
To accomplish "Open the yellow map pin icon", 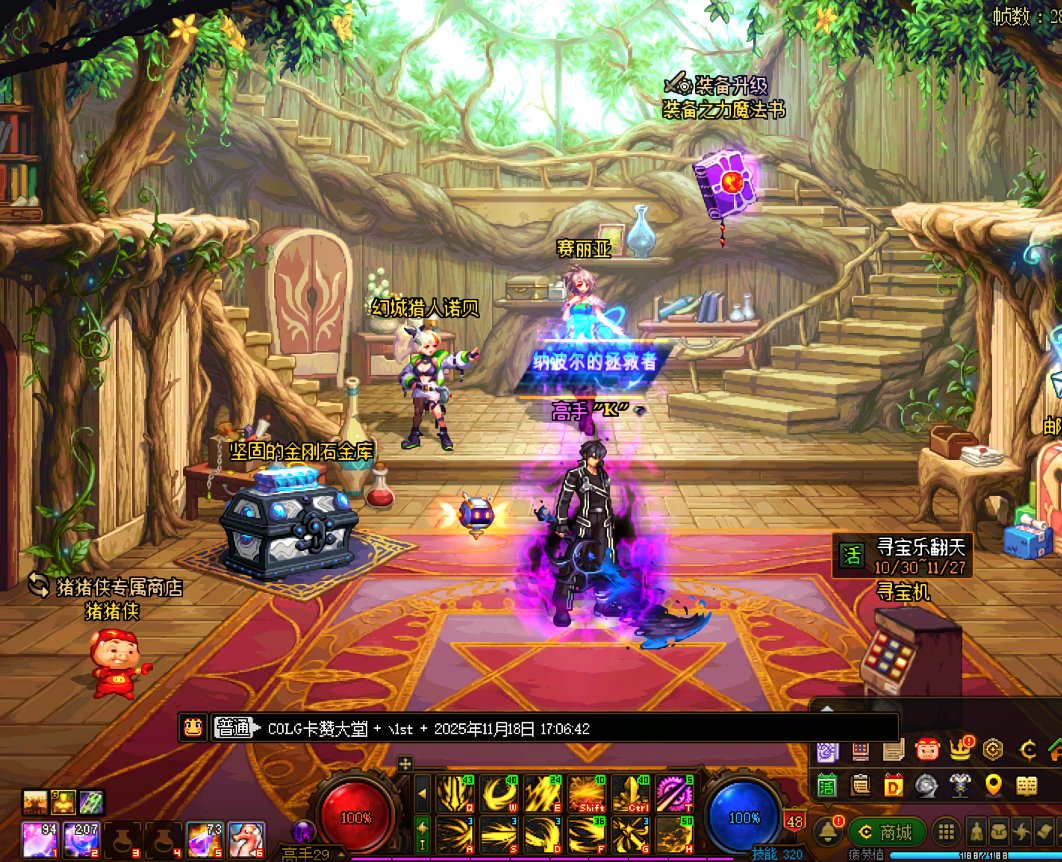I will pyautogui.click(x=993, y=784).
